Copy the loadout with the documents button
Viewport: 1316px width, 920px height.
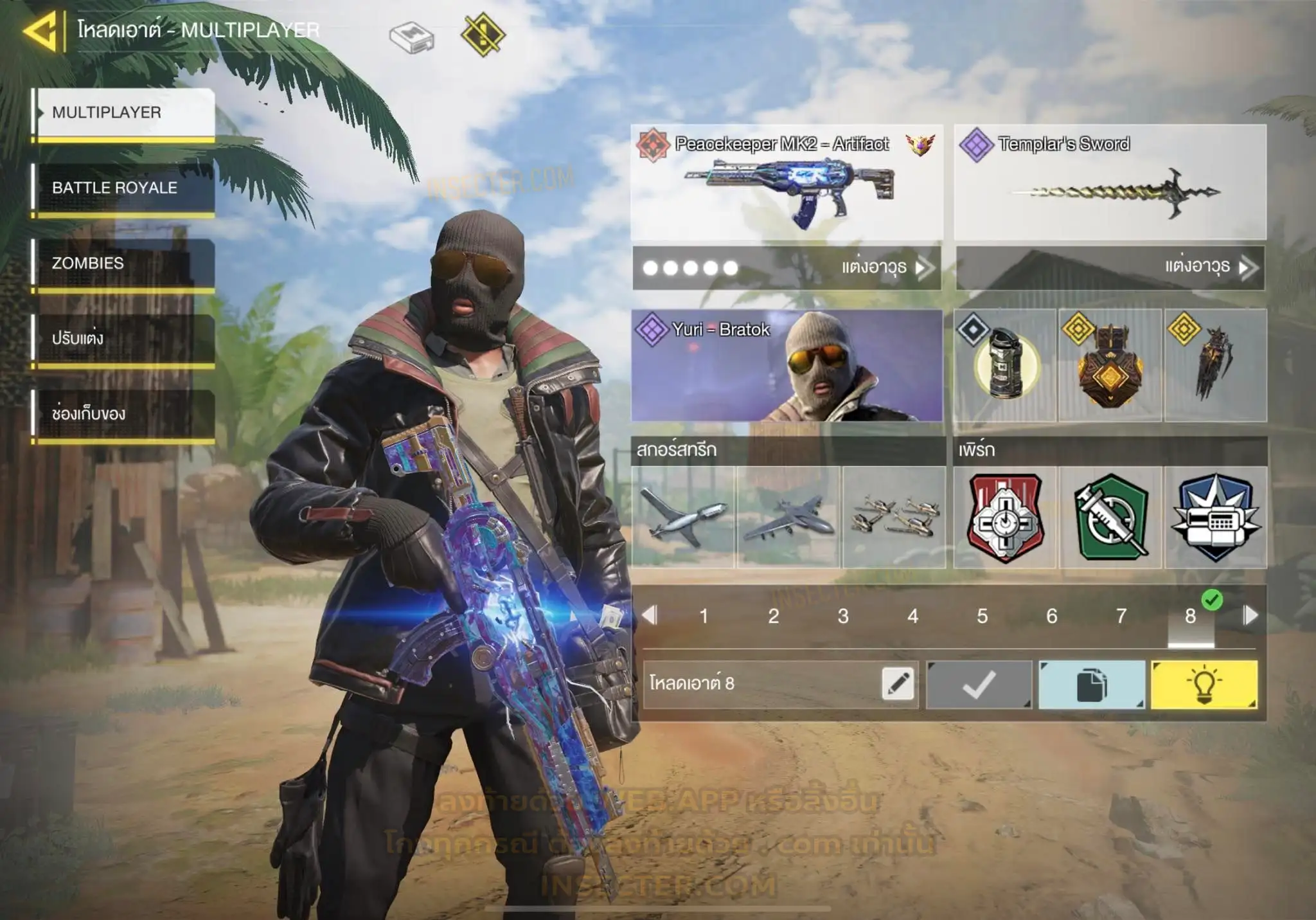1091,685
